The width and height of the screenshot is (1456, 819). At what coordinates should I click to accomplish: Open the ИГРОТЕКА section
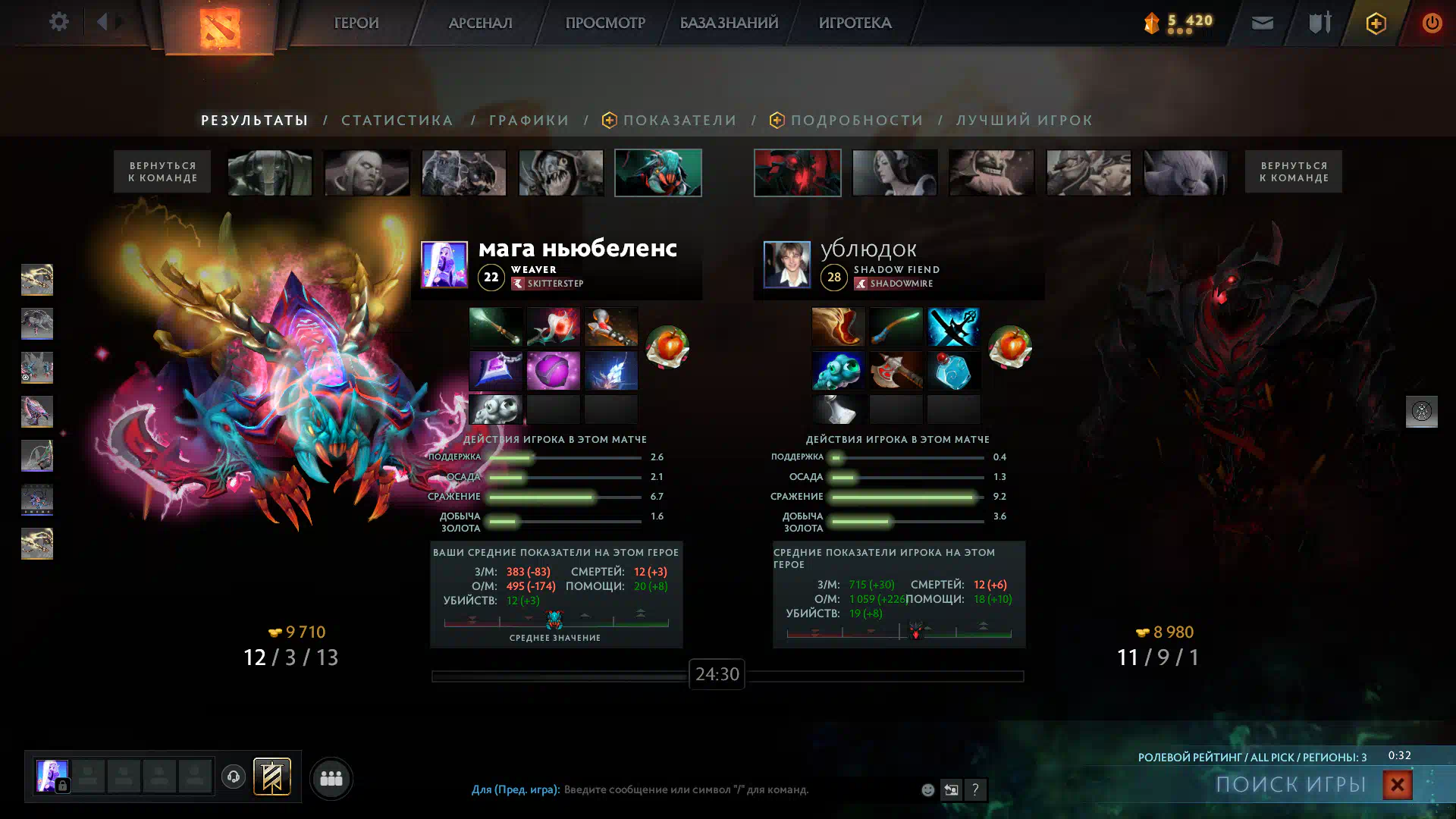coord(855,23)
